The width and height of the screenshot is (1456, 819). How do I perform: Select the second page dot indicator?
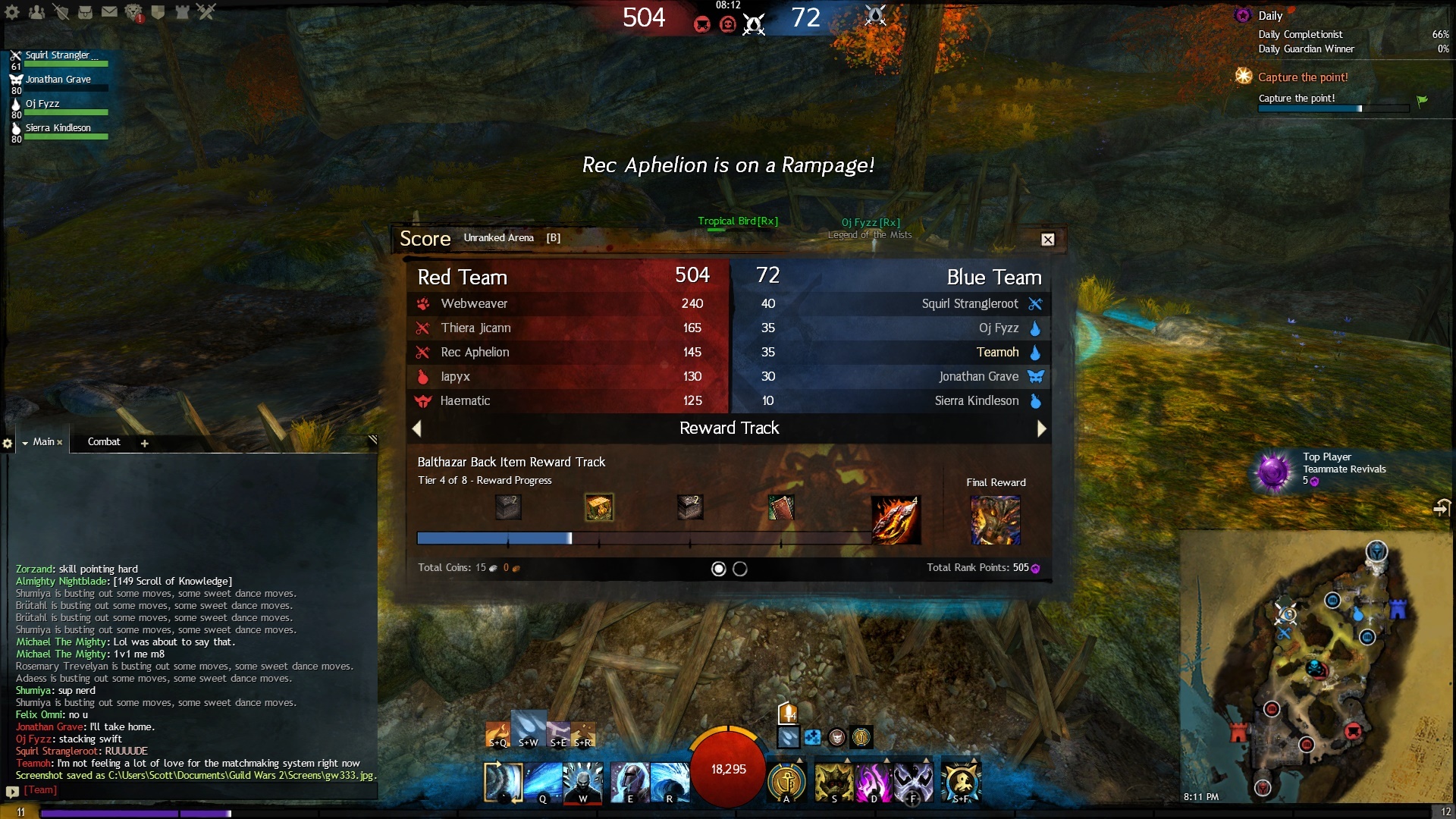click(x=740, y=569)
